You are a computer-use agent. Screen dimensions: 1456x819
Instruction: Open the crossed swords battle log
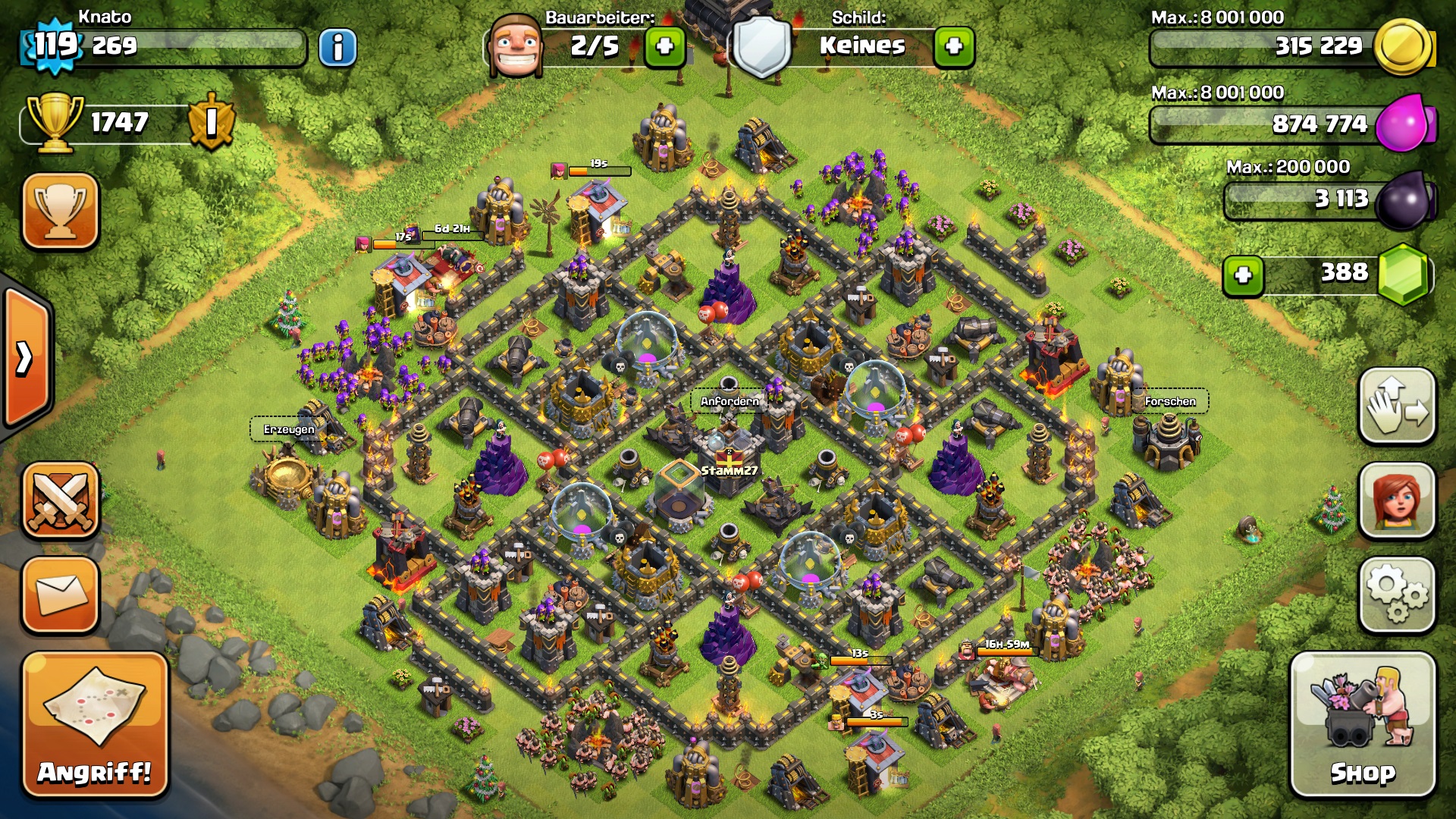[x=61, y=500]
